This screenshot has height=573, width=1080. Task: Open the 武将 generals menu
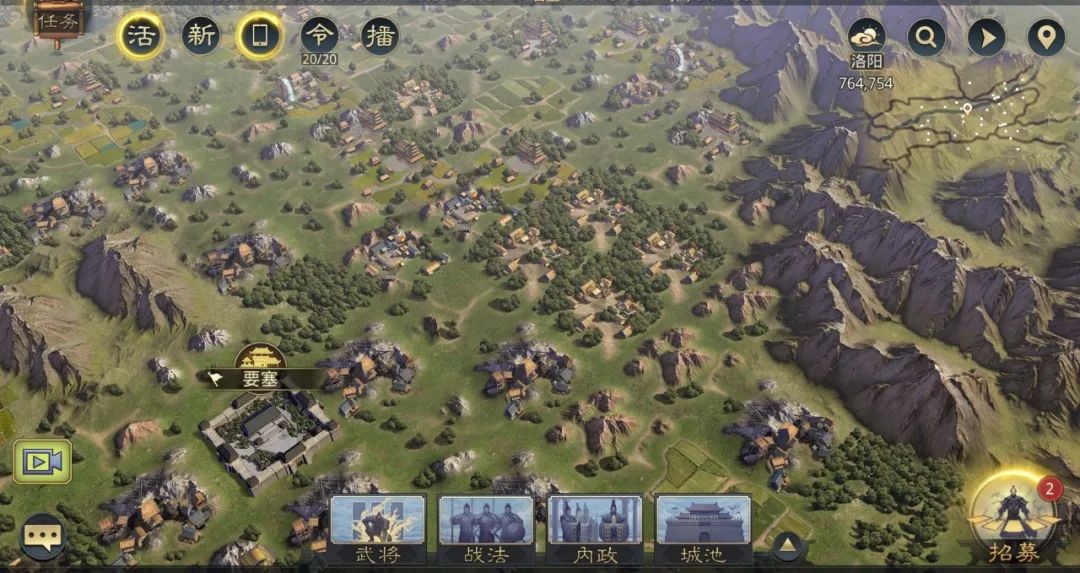click(377, 528)
